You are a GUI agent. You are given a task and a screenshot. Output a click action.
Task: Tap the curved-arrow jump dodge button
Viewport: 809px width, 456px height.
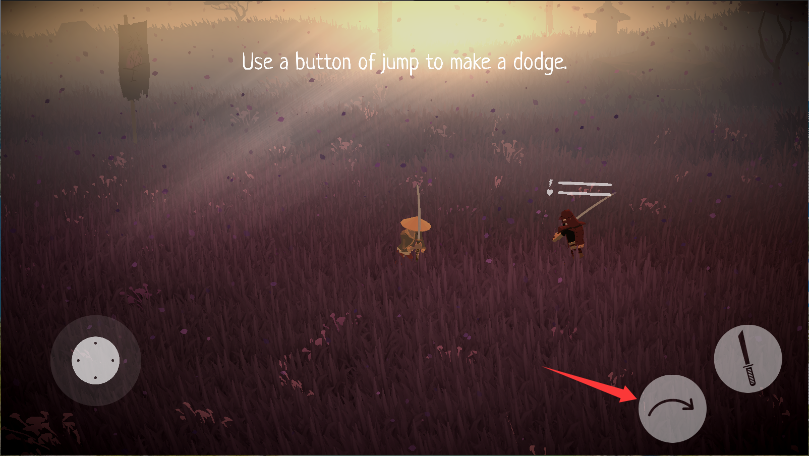tap(672, 408)
